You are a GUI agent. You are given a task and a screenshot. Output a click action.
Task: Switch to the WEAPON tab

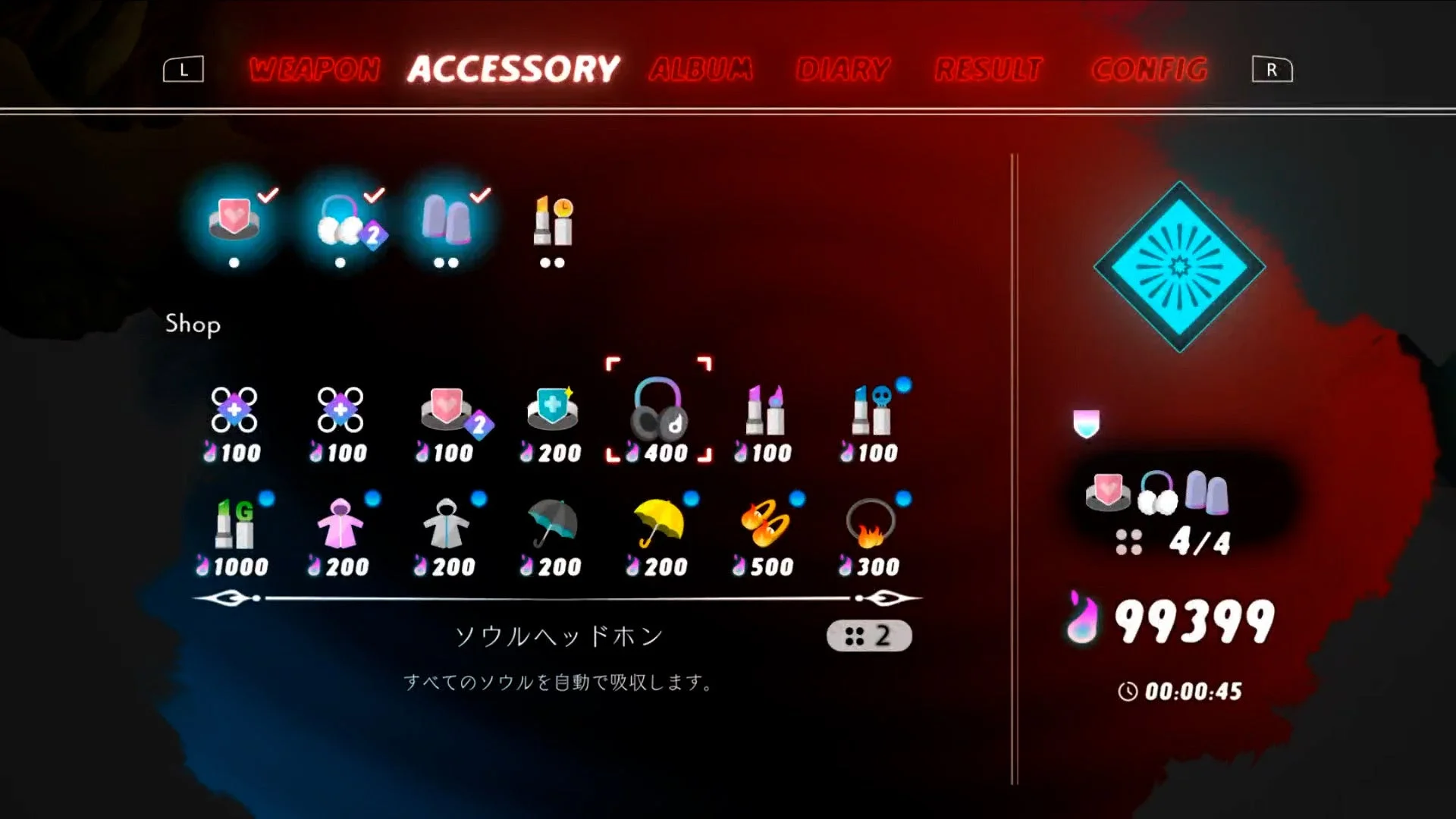[x=315, y=69]
